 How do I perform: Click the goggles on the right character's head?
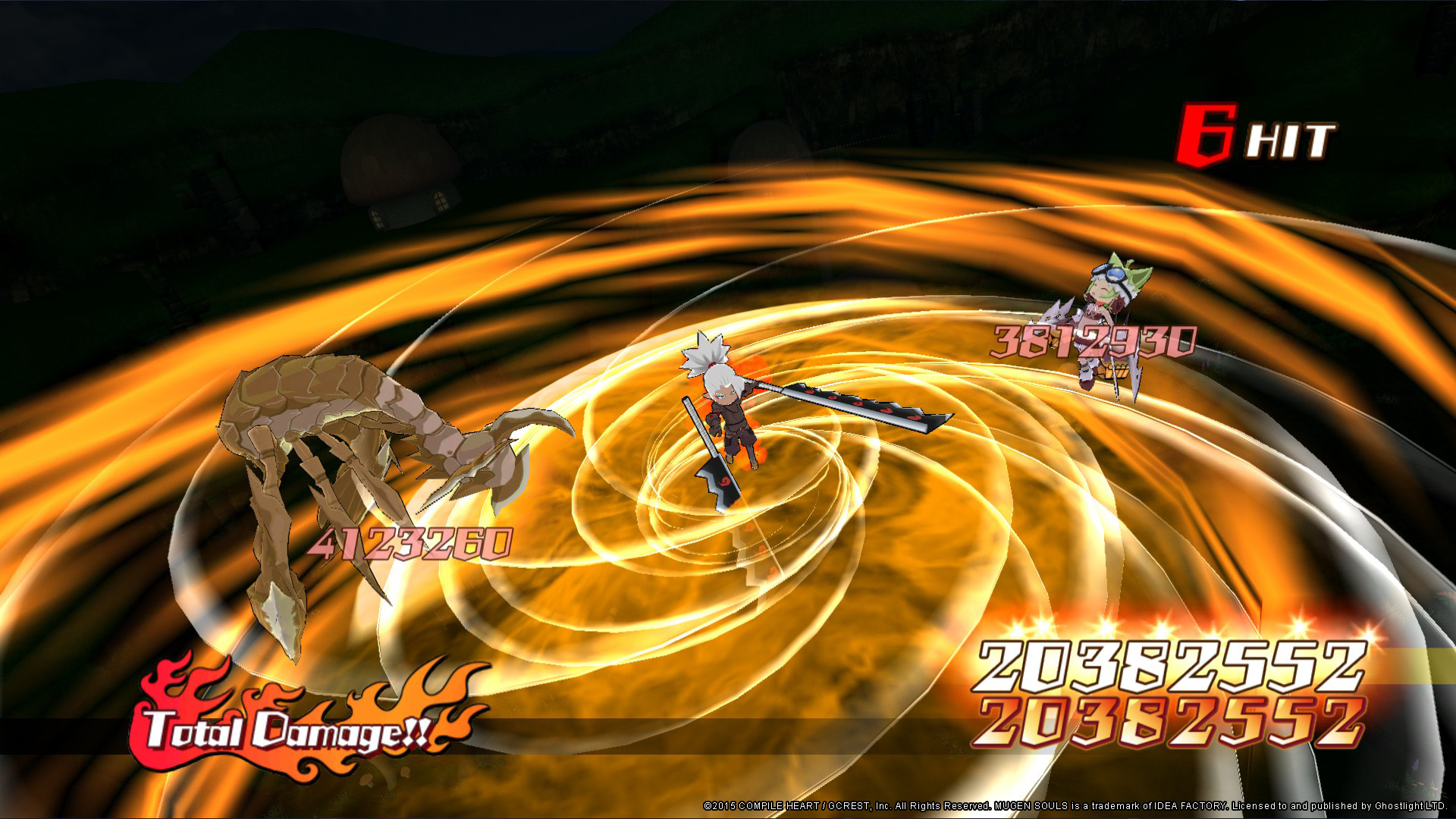click(x=1113, y=273)
